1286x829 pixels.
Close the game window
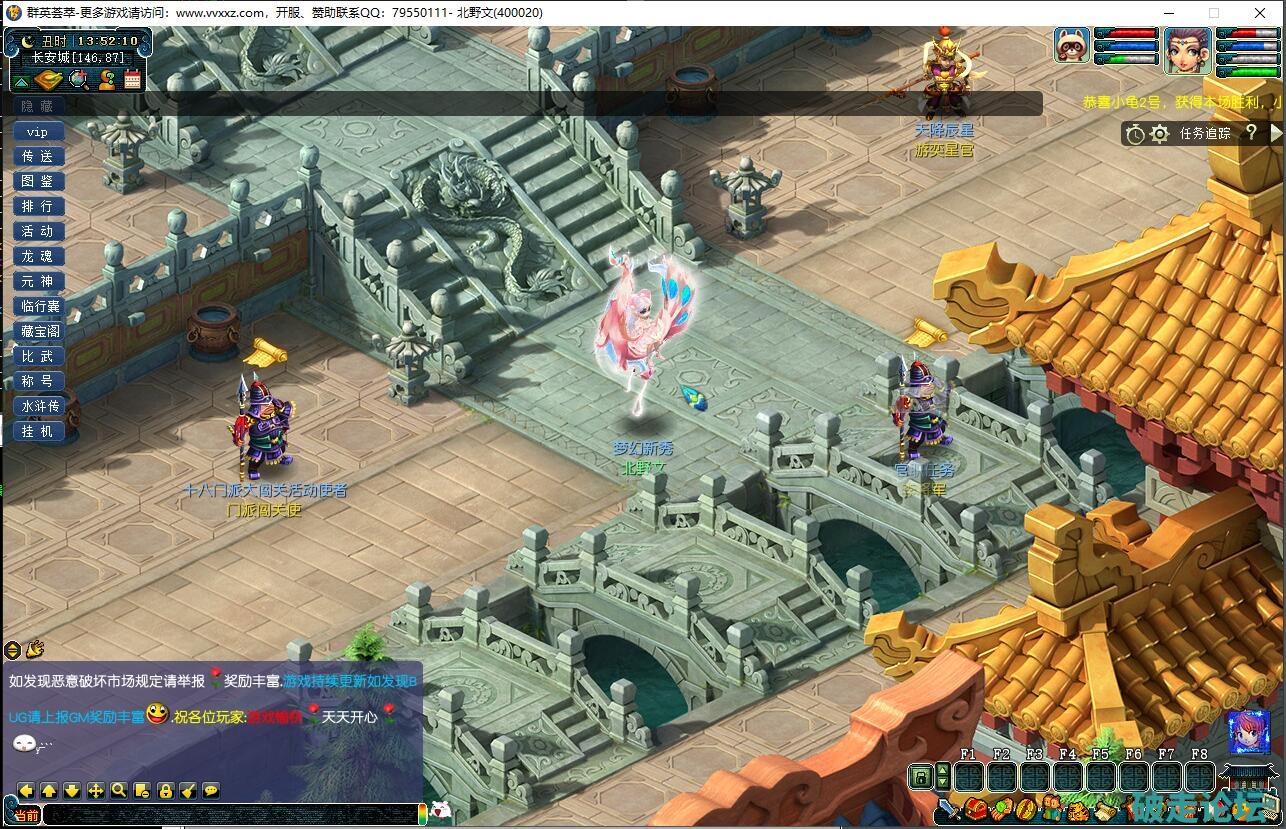click(x=1262, y=13)
